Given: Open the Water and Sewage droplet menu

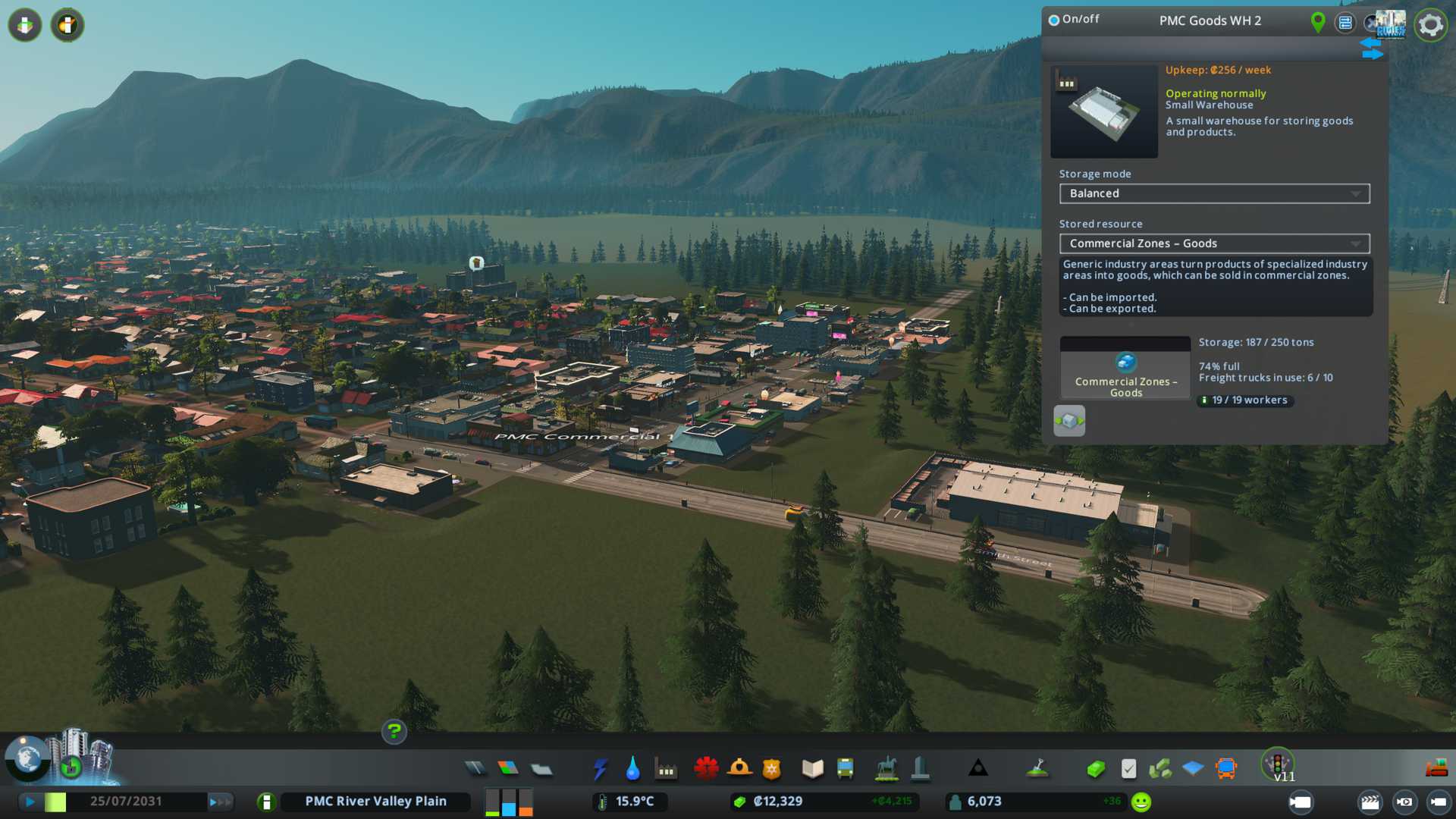Looking at the screenshot, I should [x=633, y=769].
